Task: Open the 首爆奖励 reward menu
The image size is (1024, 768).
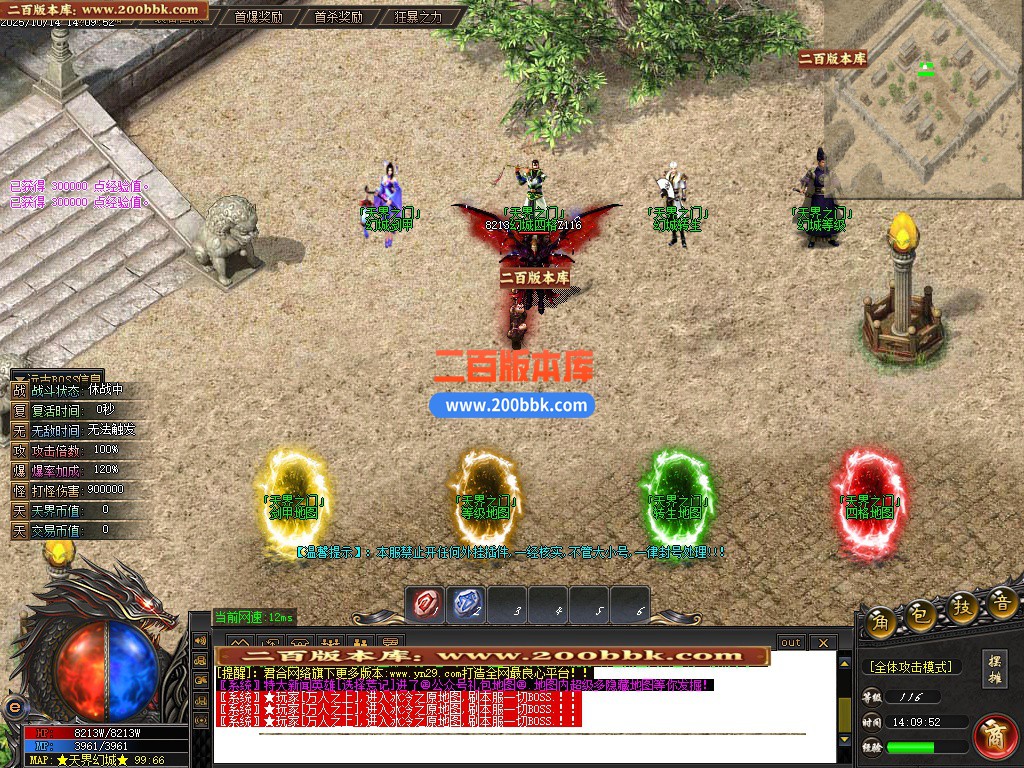Action: click(258, 16)
